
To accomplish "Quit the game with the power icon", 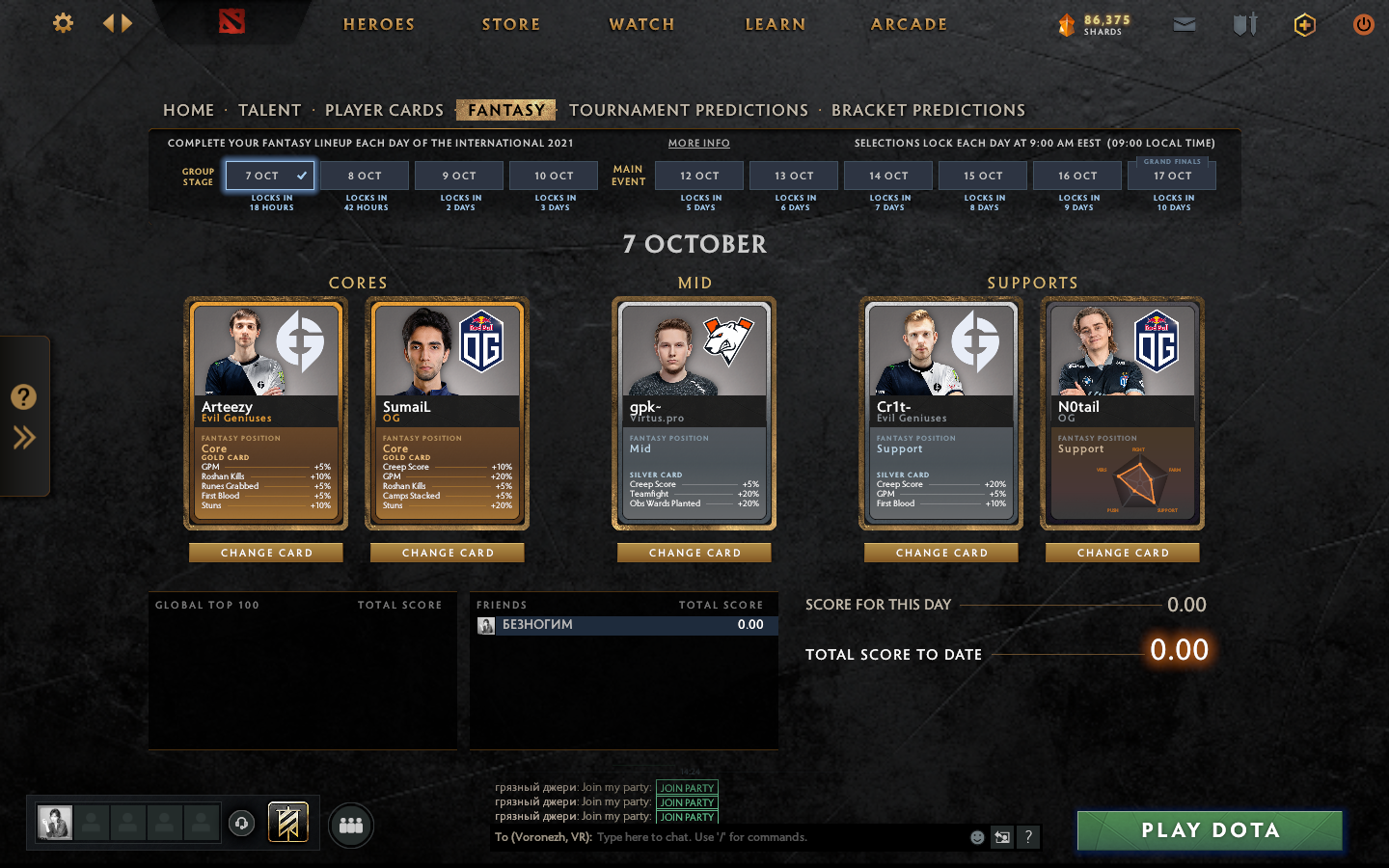I will point(1363,24).
